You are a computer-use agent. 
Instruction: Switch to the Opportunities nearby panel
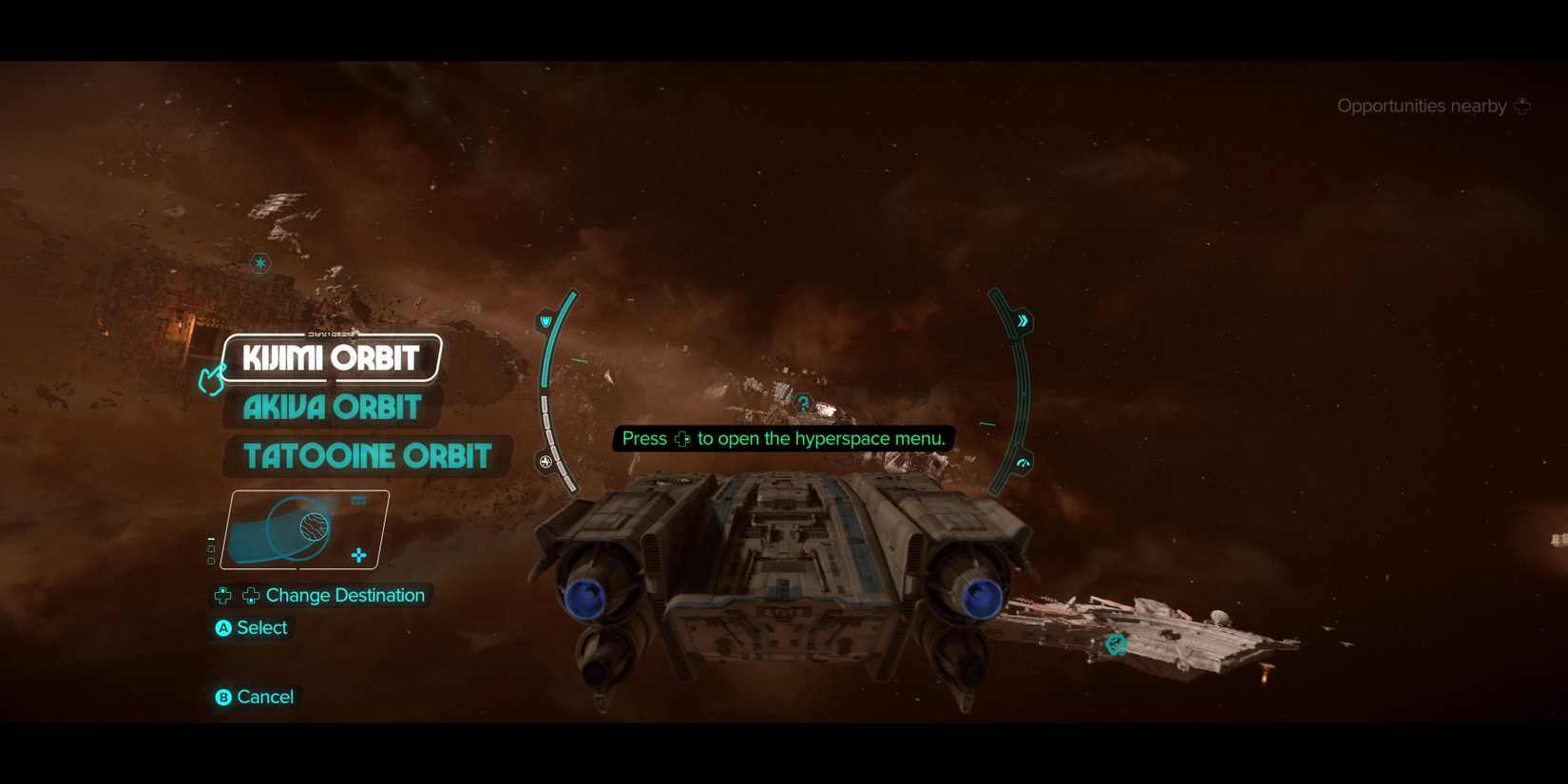[1422, 105]
